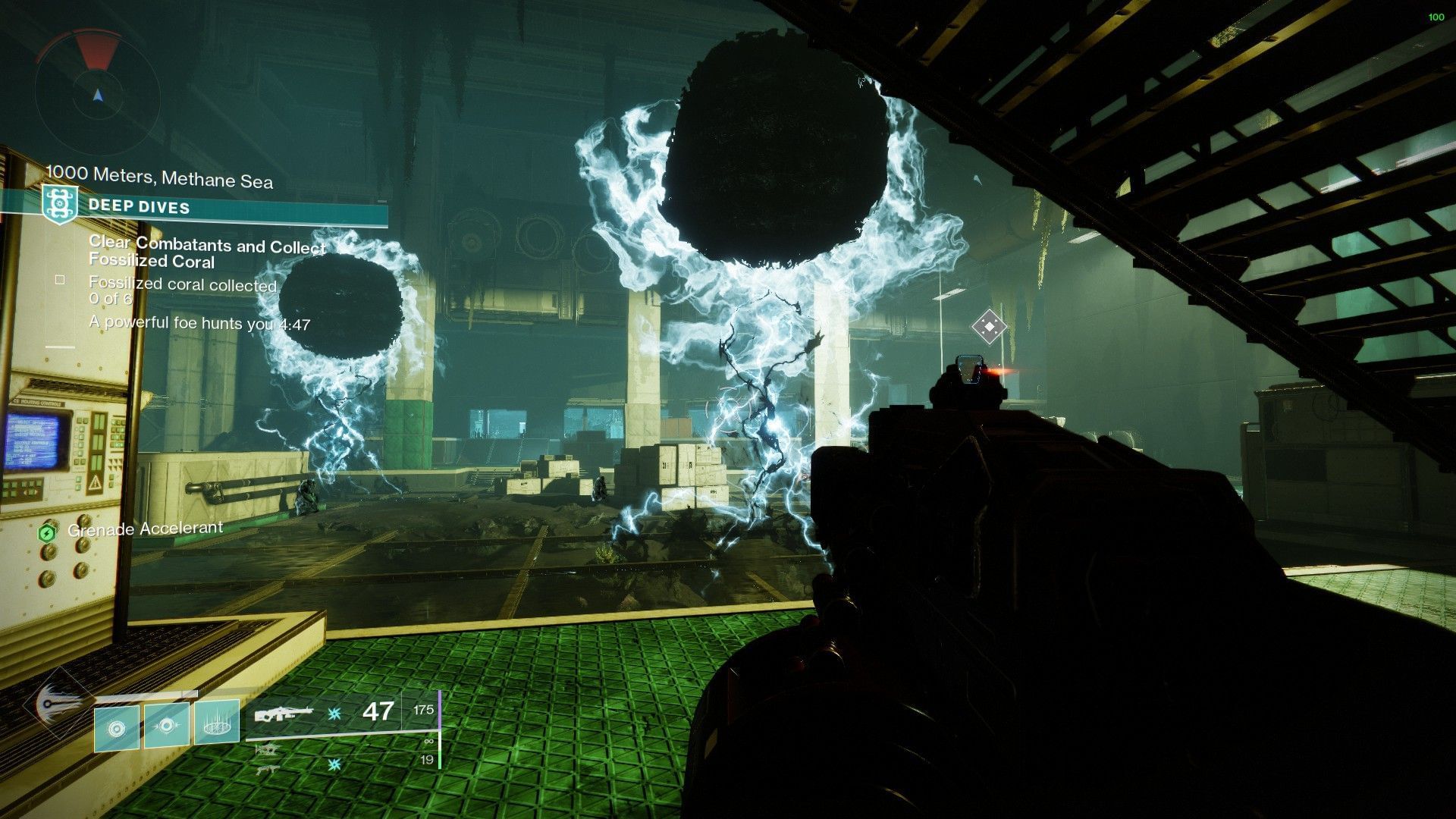Click the diamond objective waypoint marker
Viewport: 1456px width, 819px height.
coord(989,327)
